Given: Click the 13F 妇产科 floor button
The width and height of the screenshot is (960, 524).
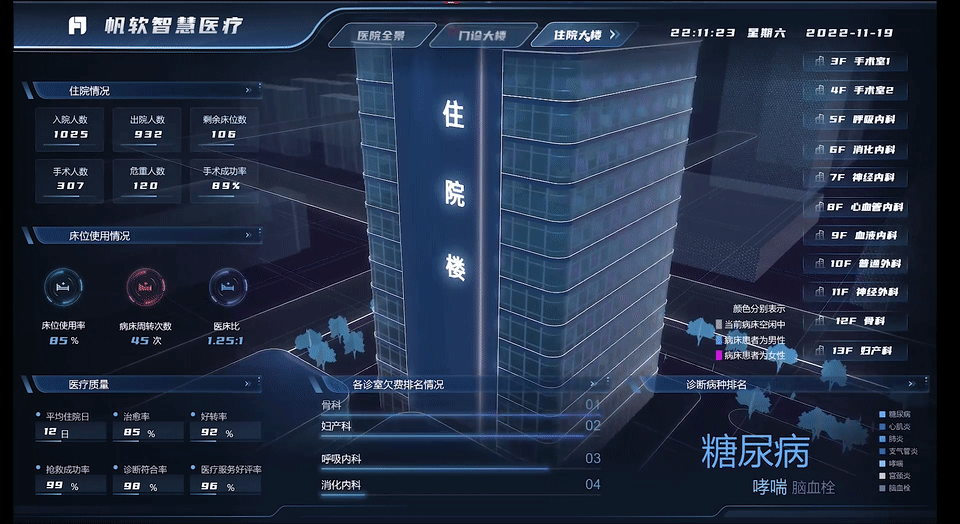Looking at the screenshot, I should (855, 352).
